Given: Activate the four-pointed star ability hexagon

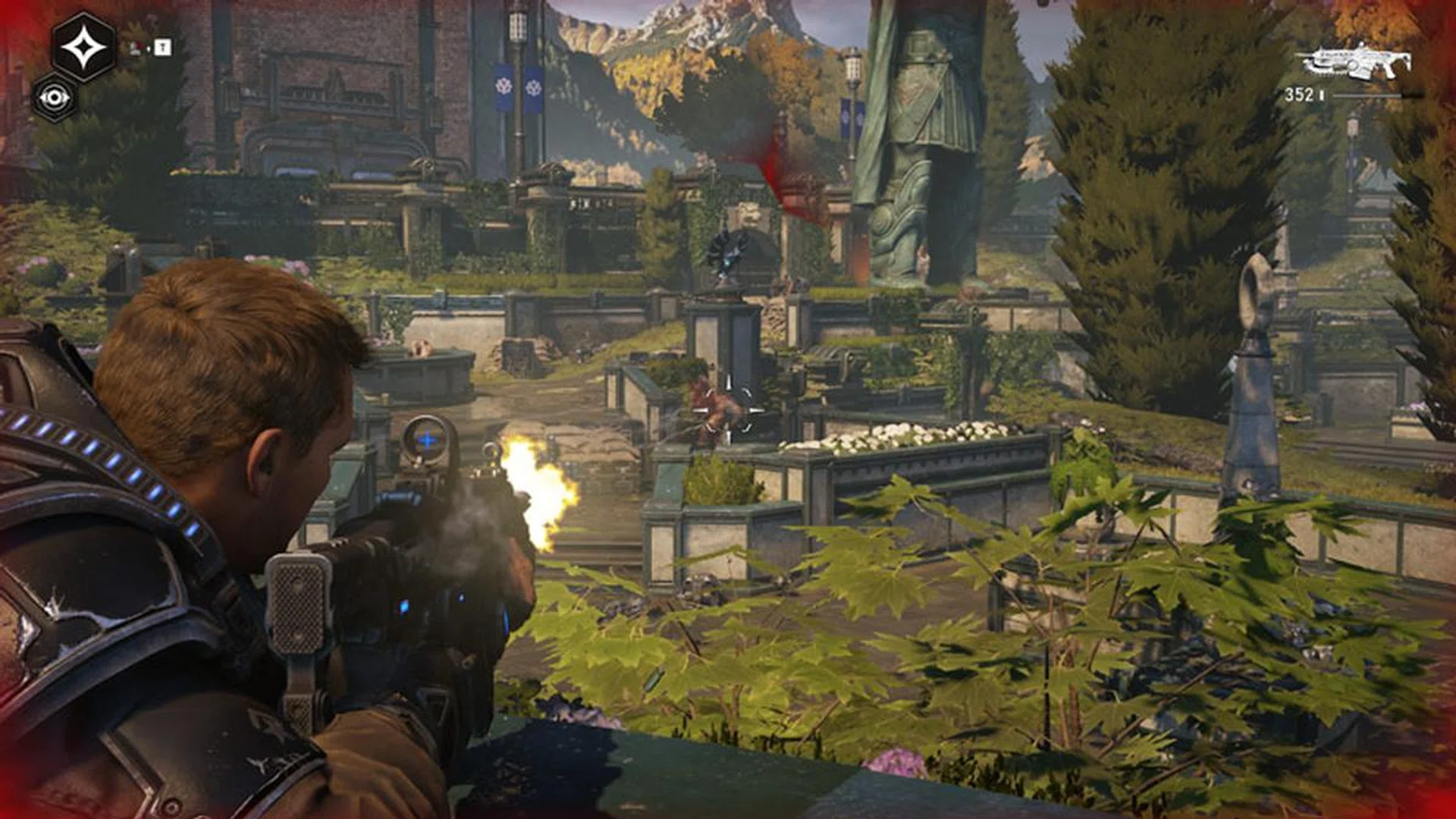Looking at the screenshot, I should click(84, 48).
